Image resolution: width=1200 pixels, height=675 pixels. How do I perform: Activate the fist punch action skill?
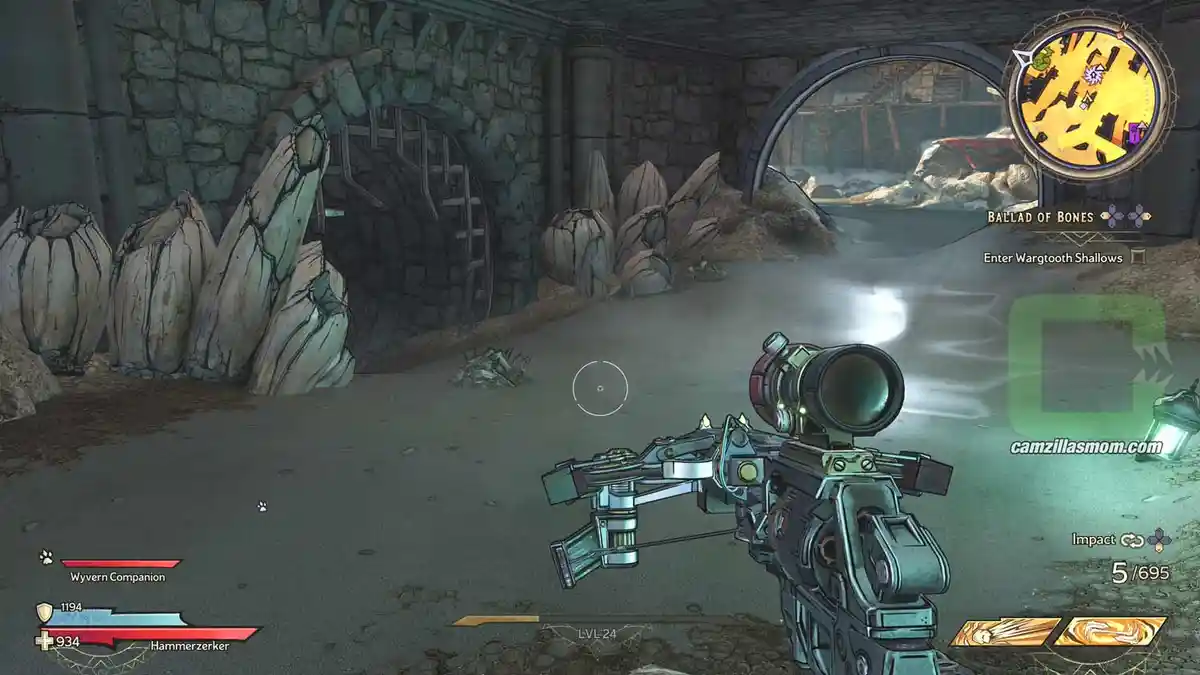(1004, 632)
